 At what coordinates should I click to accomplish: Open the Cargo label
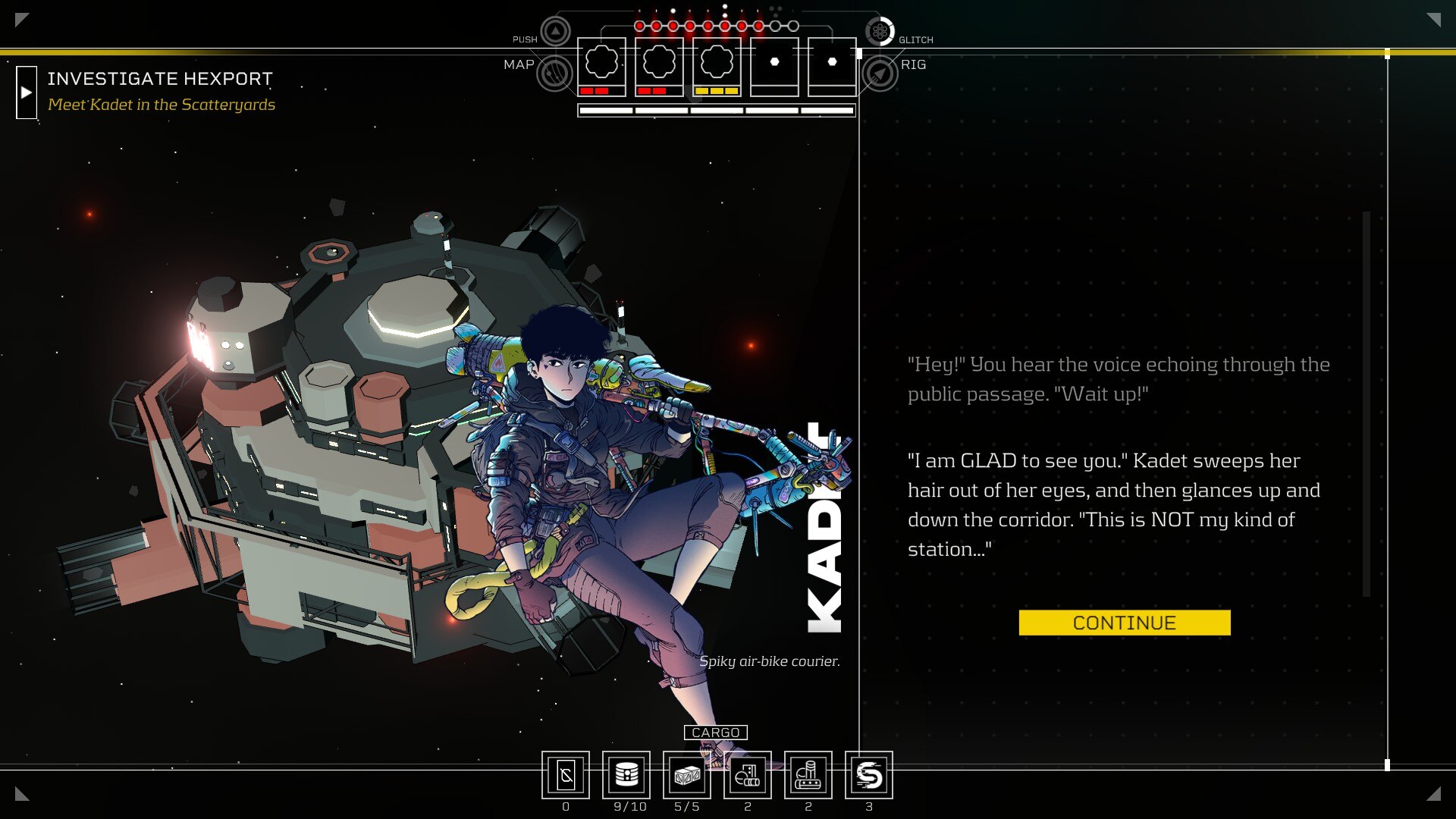[715, 733]
